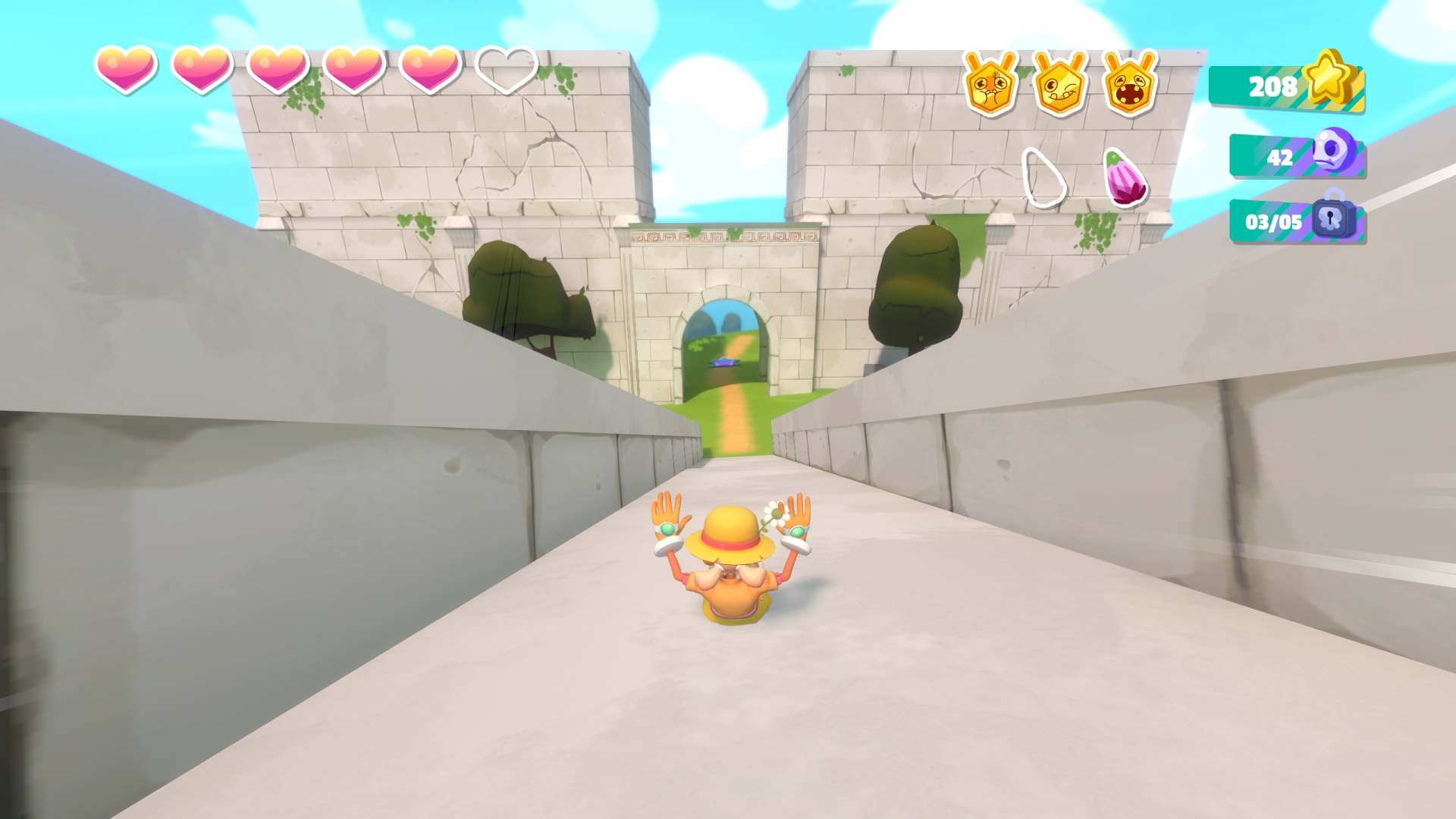1456x819 pixels.
Task: Click the gold star currency icon
Action: [1332, 78]
